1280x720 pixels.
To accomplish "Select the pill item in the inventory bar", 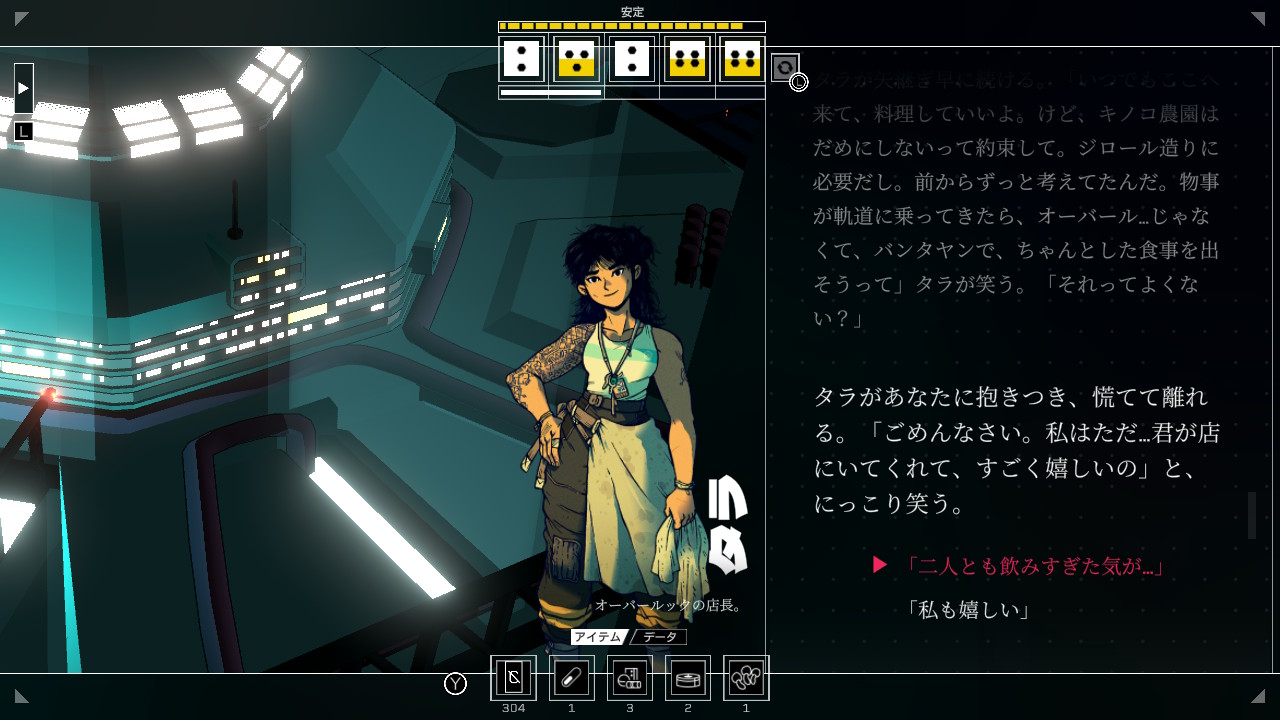I will tap(571, 678).
